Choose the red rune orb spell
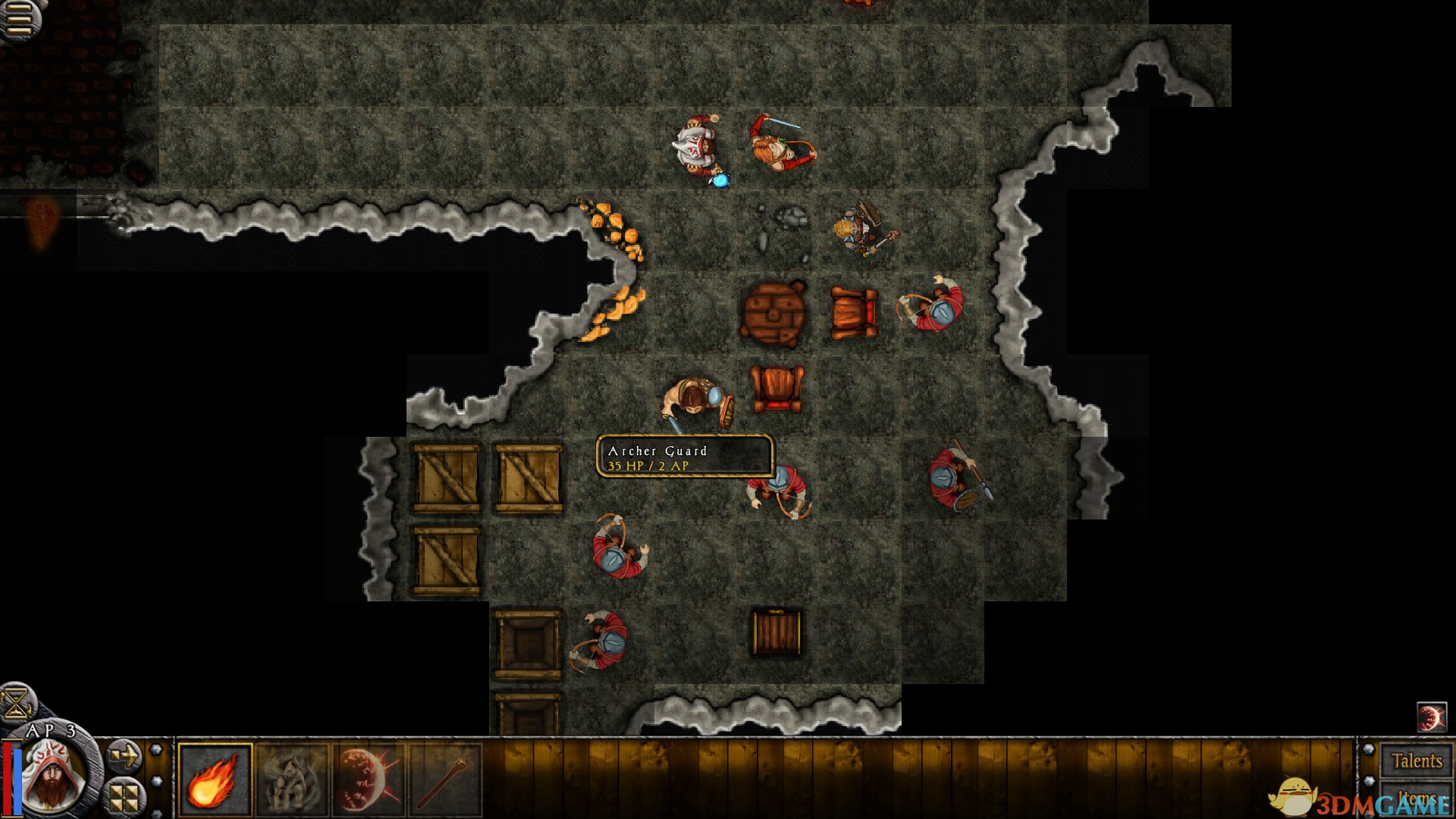This screenshot has width=1456, height=819. point(369,780)
